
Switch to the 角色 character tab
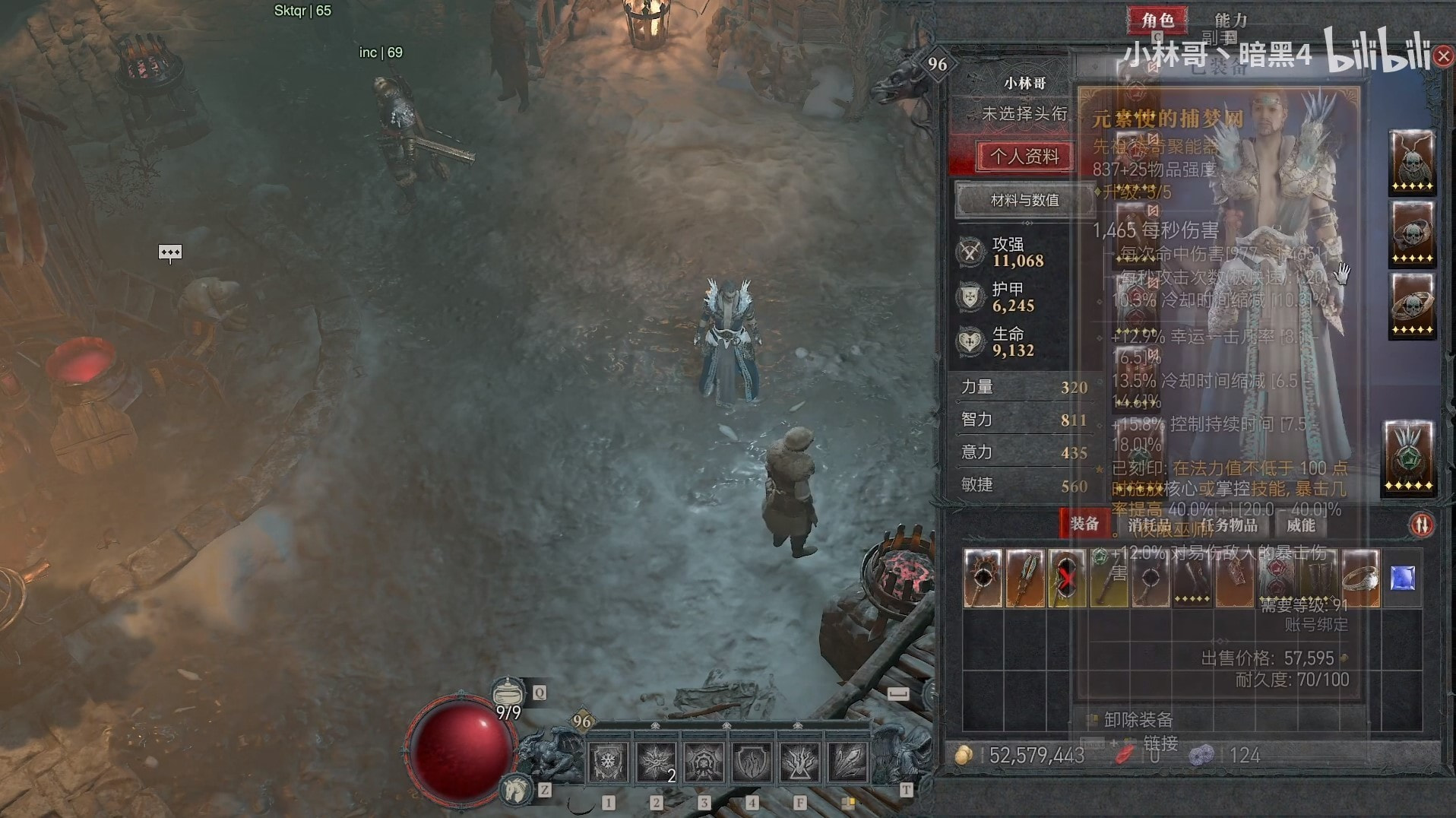[x=1157, y=20]
